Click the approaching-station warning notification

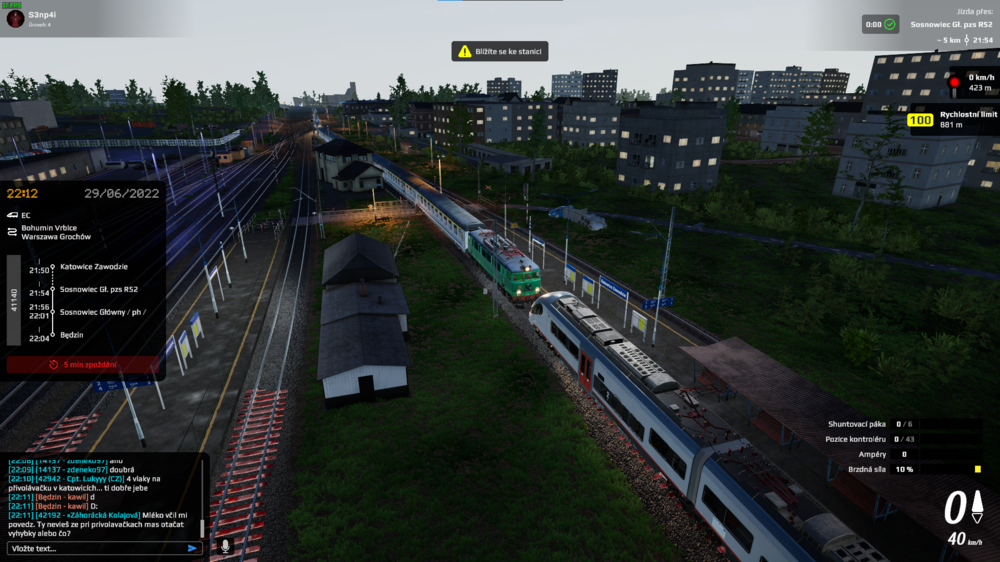coord(500,51)
